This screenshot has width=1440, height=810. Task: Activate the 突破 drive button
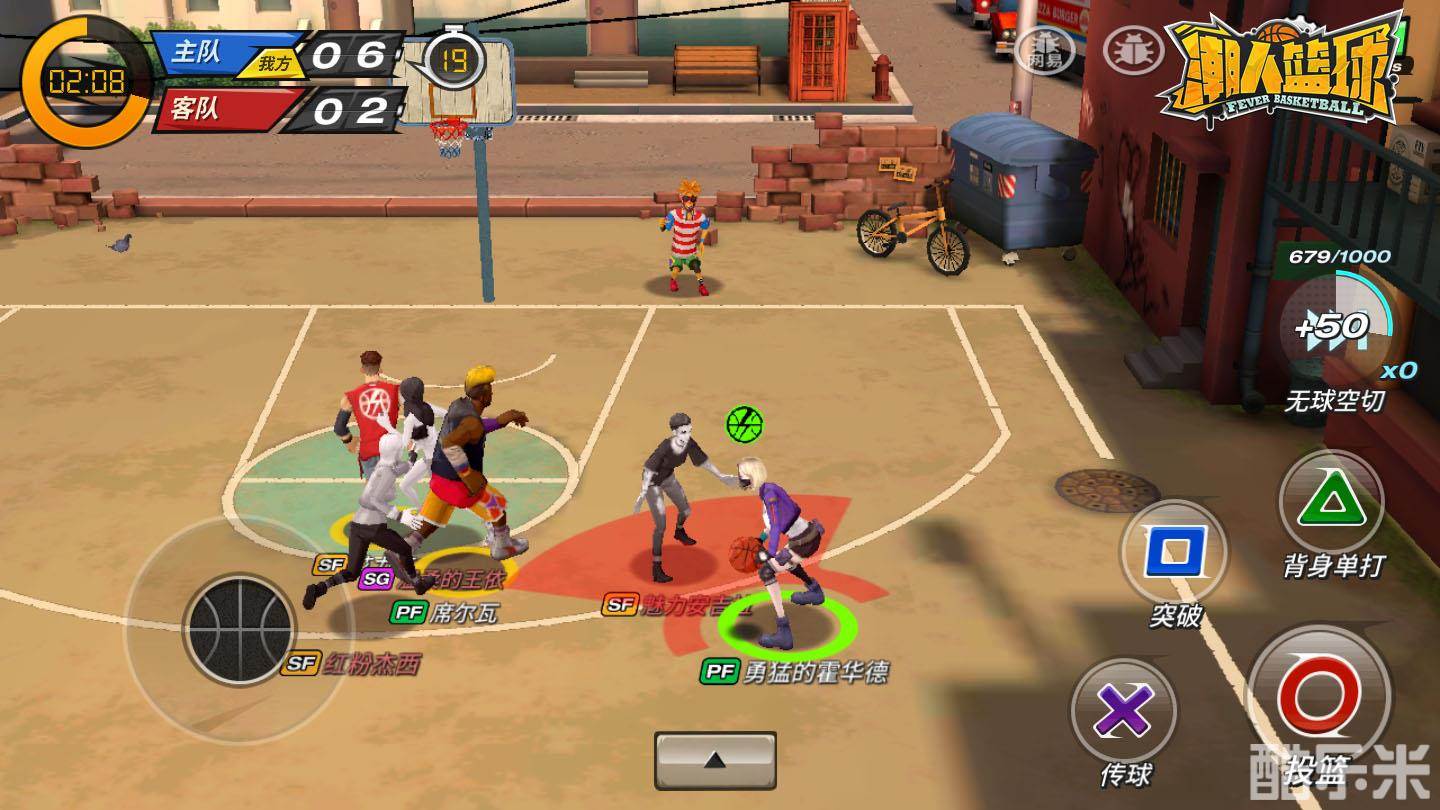click(1174, 551)
